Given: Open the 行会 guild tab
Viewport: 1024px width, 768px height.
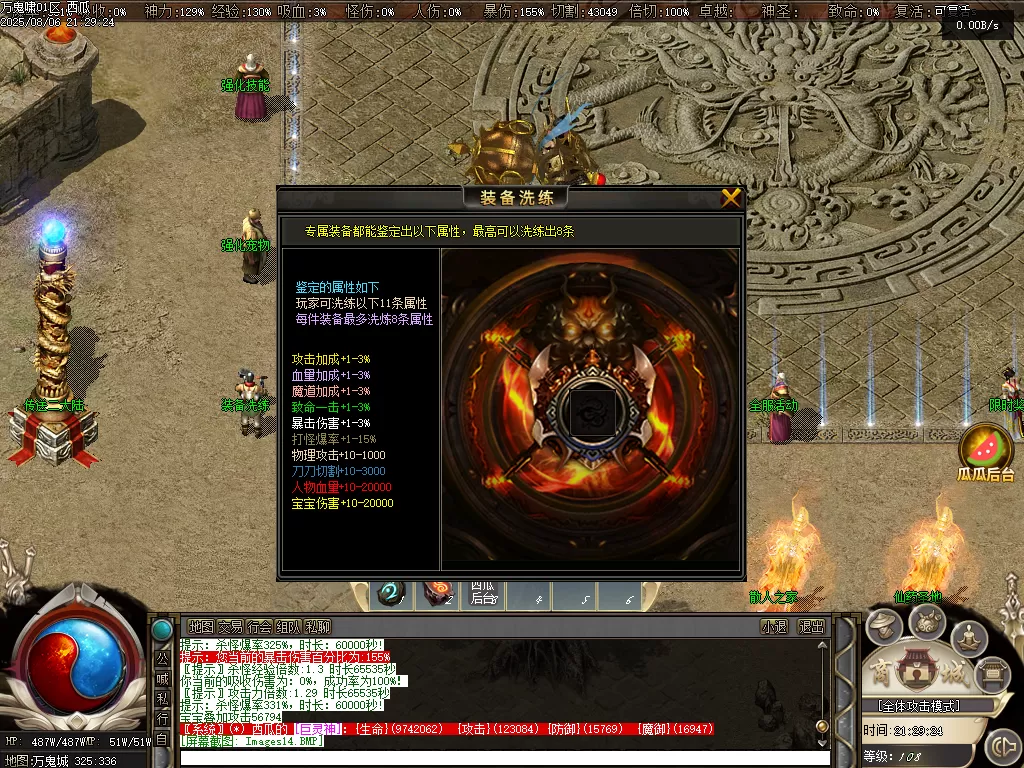Looking at the screenshot, I should 260,627.
